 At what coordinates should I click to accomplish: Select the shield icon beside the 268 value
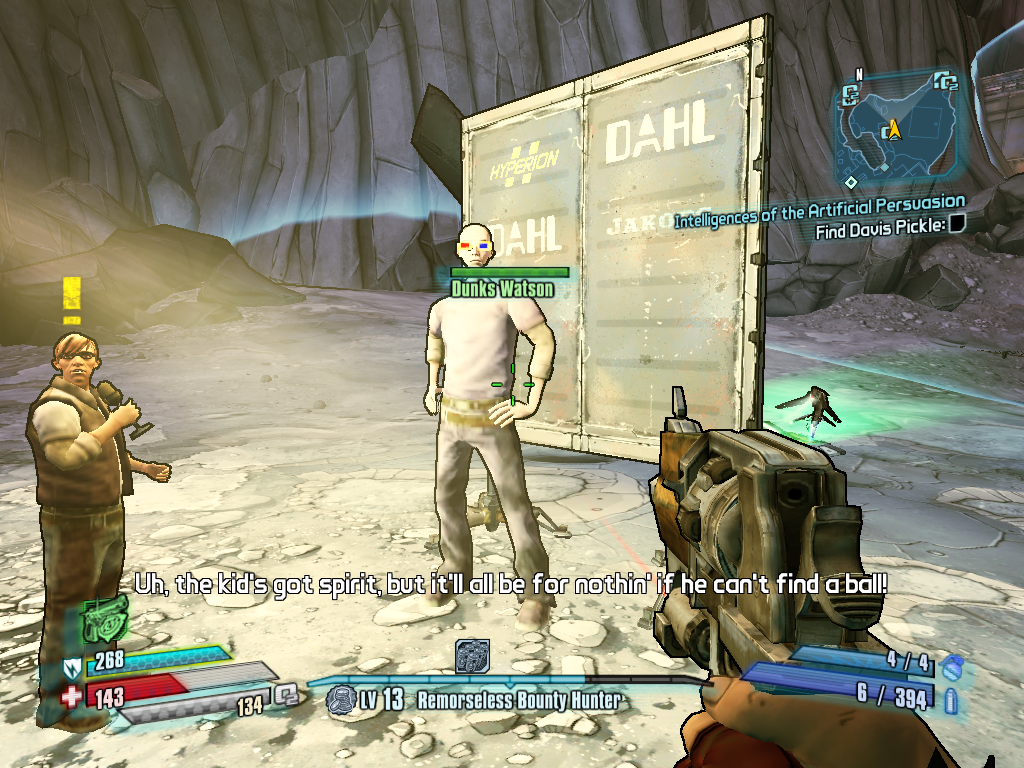pos(71,665)
